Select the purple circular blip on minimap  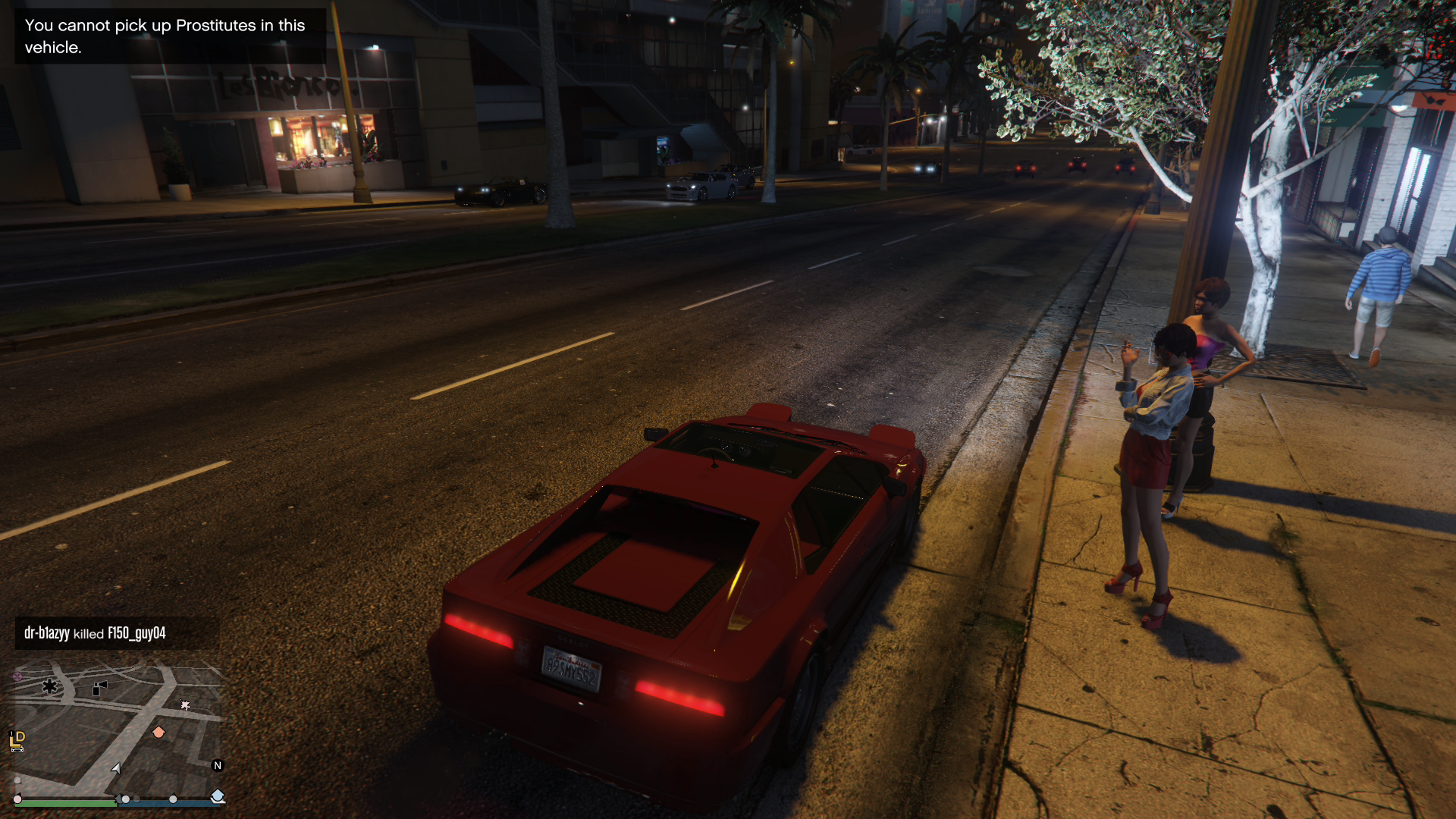[17, 676]
